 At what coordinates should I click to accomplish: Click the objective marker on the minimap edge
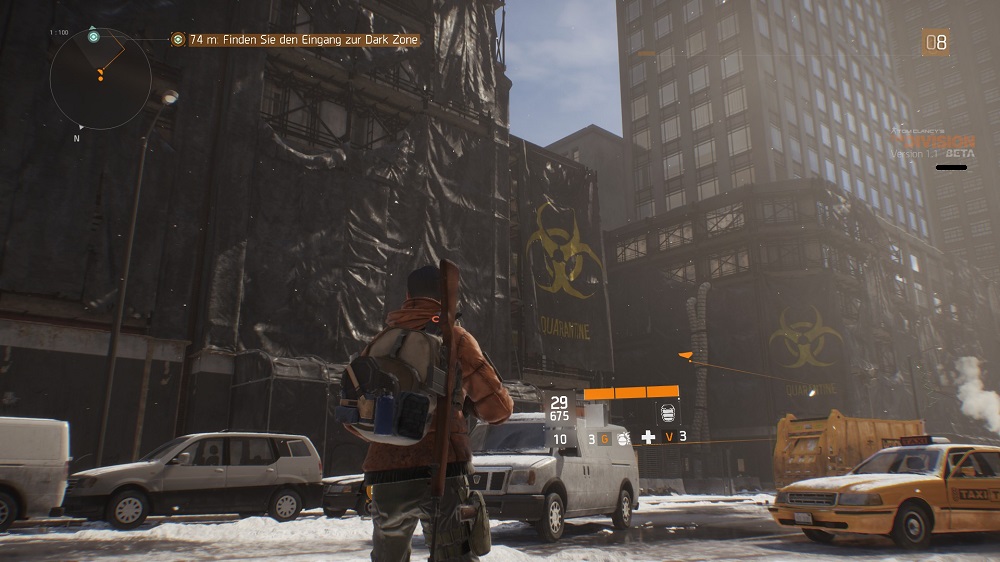[93, 35]
